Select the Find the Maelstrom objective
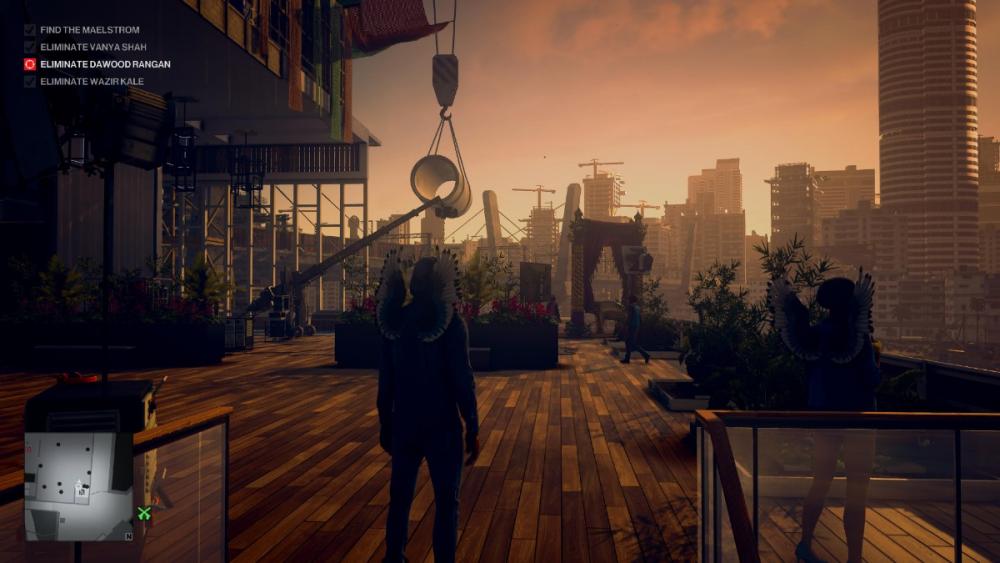 pyautogui.click(x=89, y=30)
